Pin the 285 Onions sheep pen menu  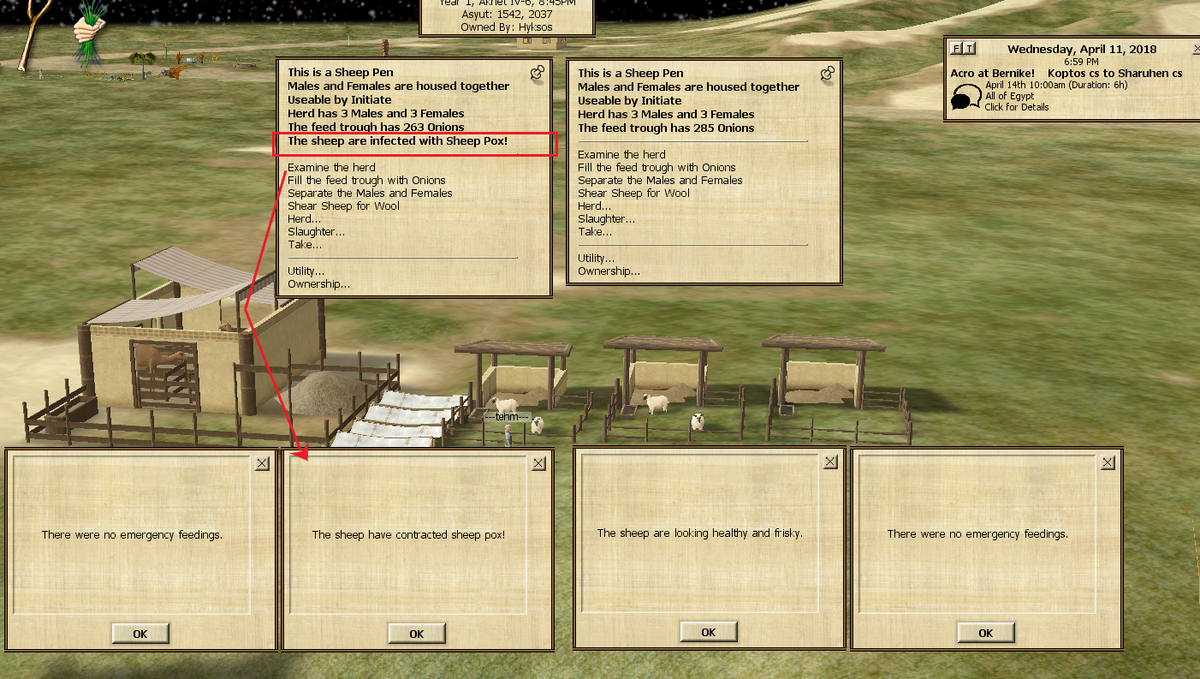pos(827,73)
